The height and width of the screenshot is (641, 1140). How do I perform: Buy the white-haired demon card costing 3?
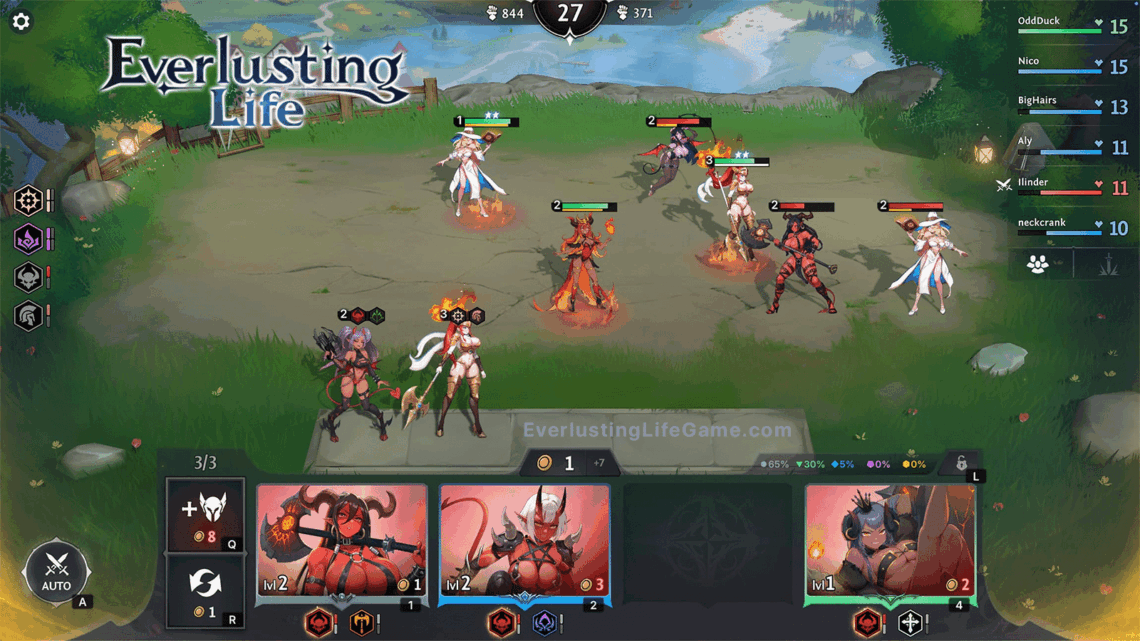coord(525,542)
